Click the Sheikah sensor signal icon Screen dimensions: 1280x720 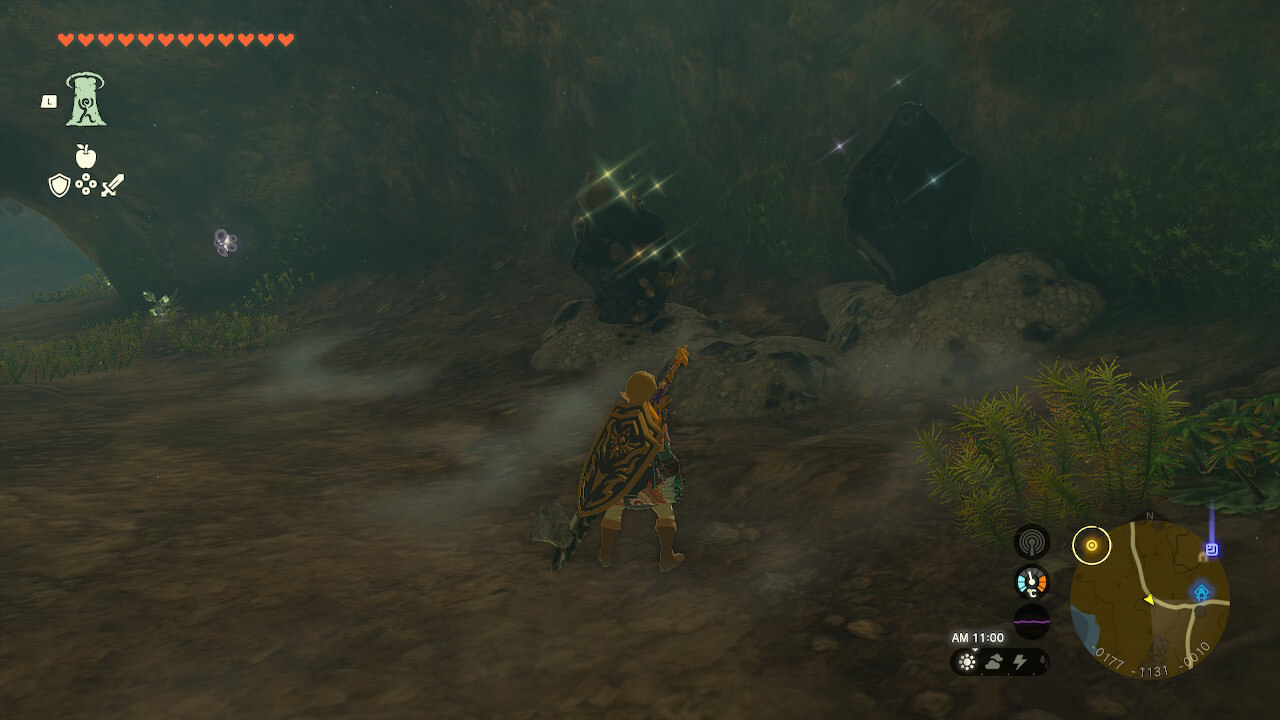1031,542
